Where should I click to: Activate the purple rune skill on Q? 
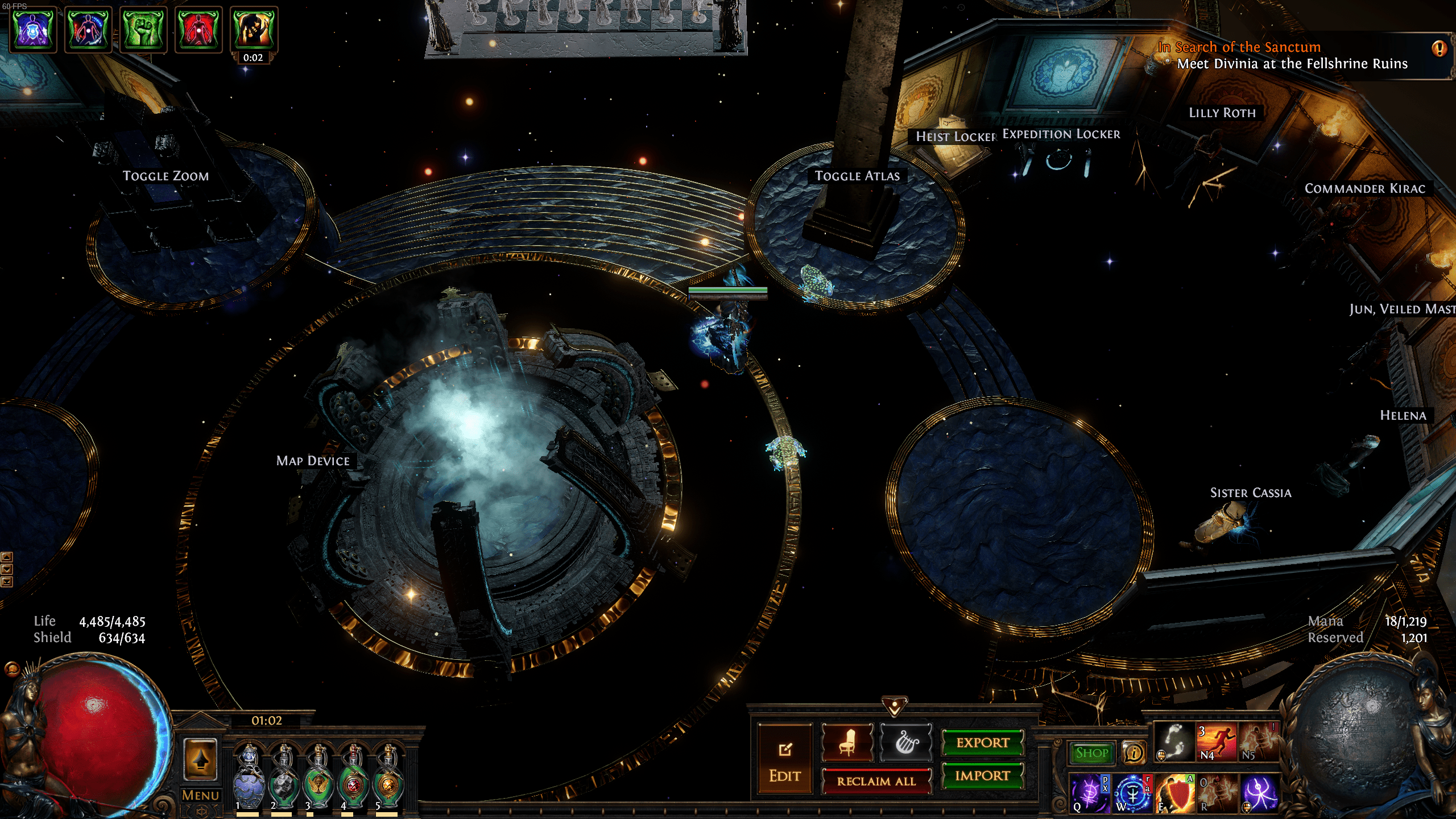coord(1089,793)
